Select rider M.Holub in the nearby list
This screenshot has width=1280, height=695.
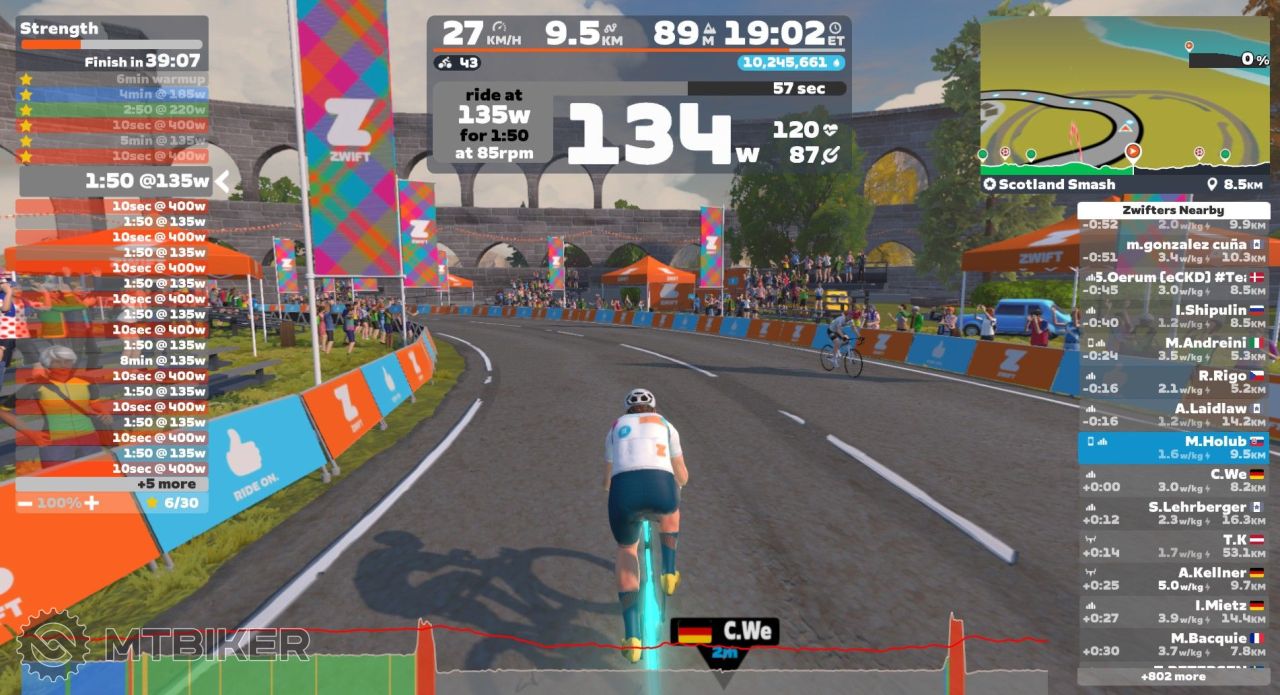pos(1173,447)
